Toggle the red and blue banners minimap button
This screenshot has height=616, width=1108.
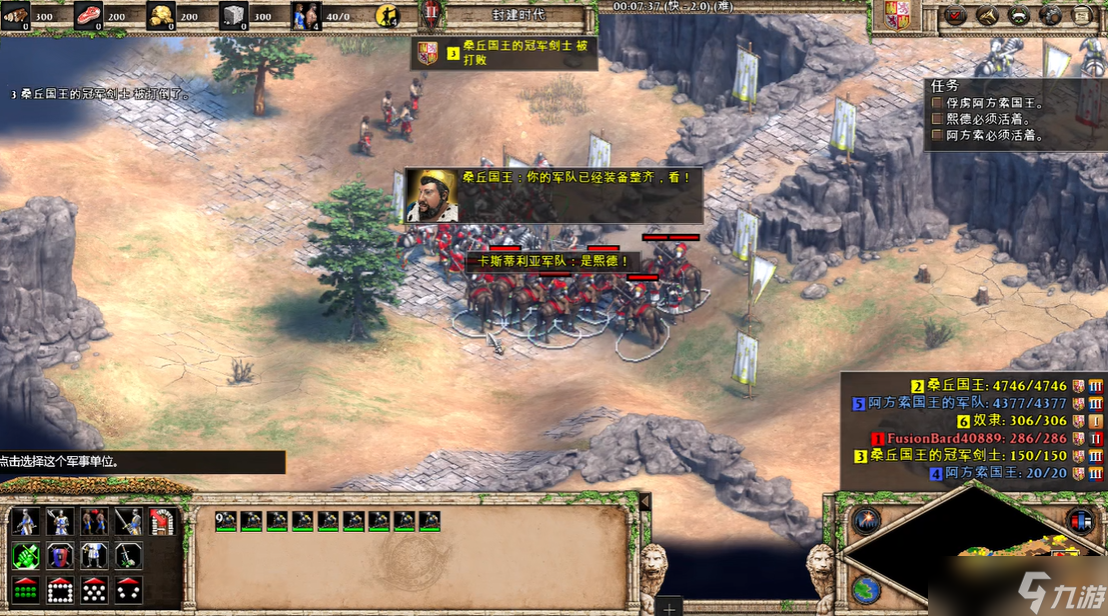[1080, 521]
